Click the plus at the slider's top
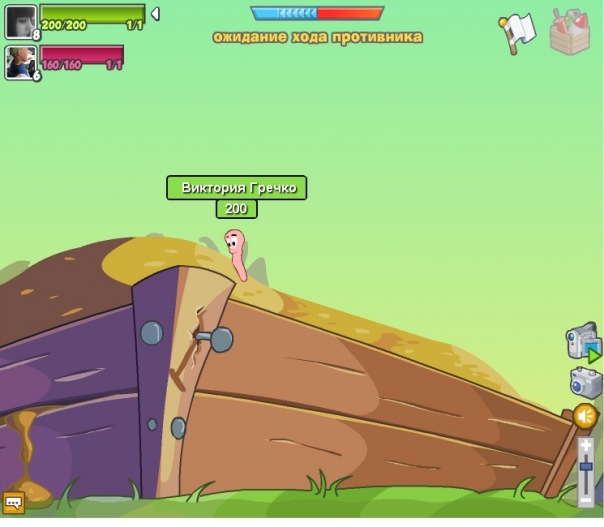 point(586,442)
